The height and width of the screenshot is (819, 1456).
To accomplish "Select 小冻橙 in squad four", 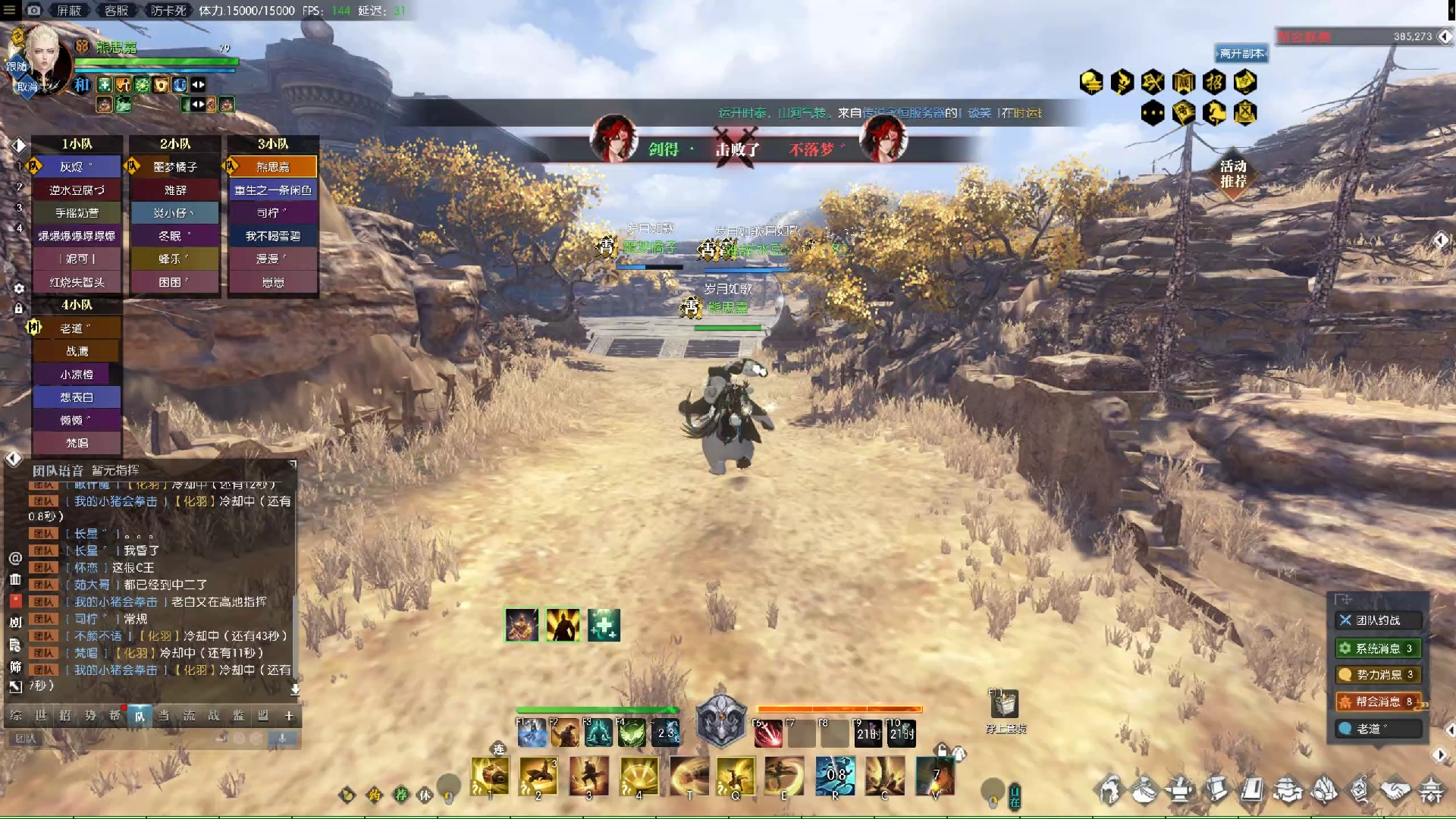I will point(77,375).
